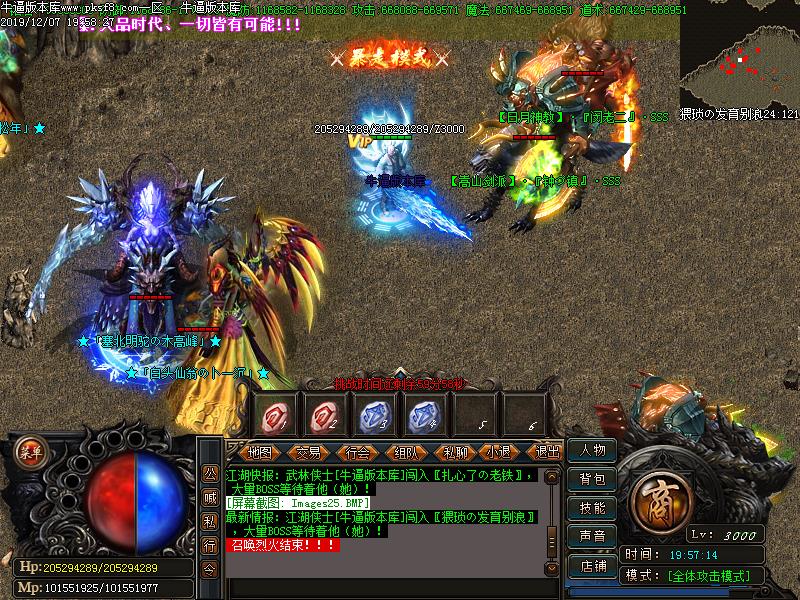Click the minimap in the corner
This screenshot has height=600, width=800.
coord(739,55)
